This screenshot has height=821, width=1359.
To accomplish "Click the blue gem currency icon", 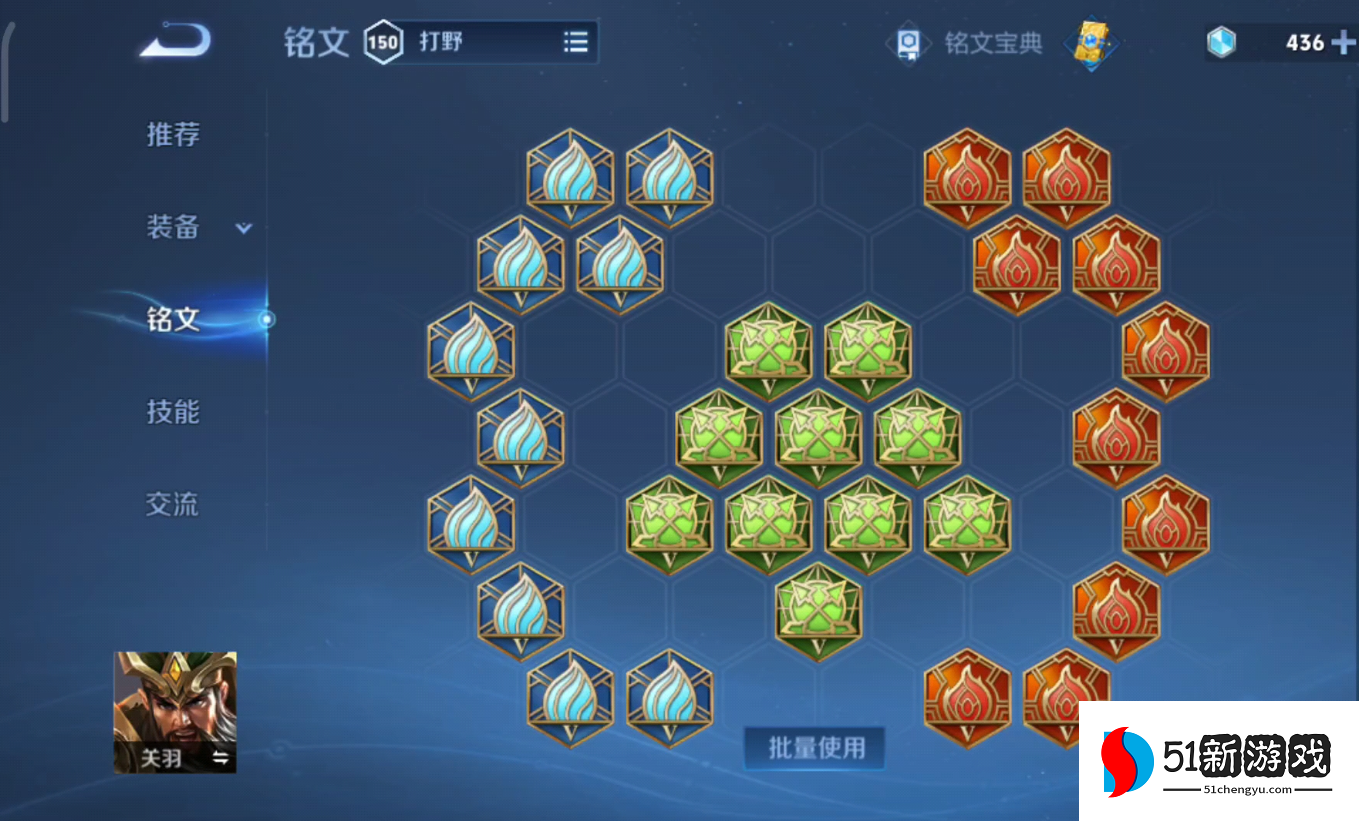I will [1220, 43].
